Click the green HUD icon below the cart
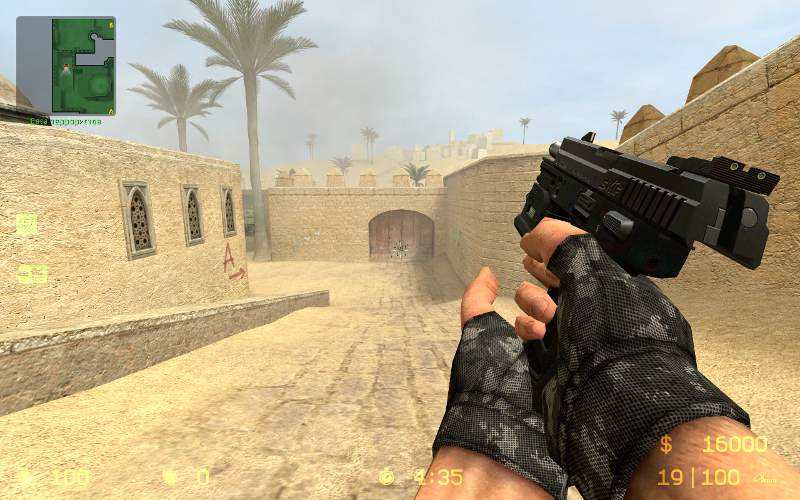The width and height of the screenshot is (800, 500). pos(32,273)
